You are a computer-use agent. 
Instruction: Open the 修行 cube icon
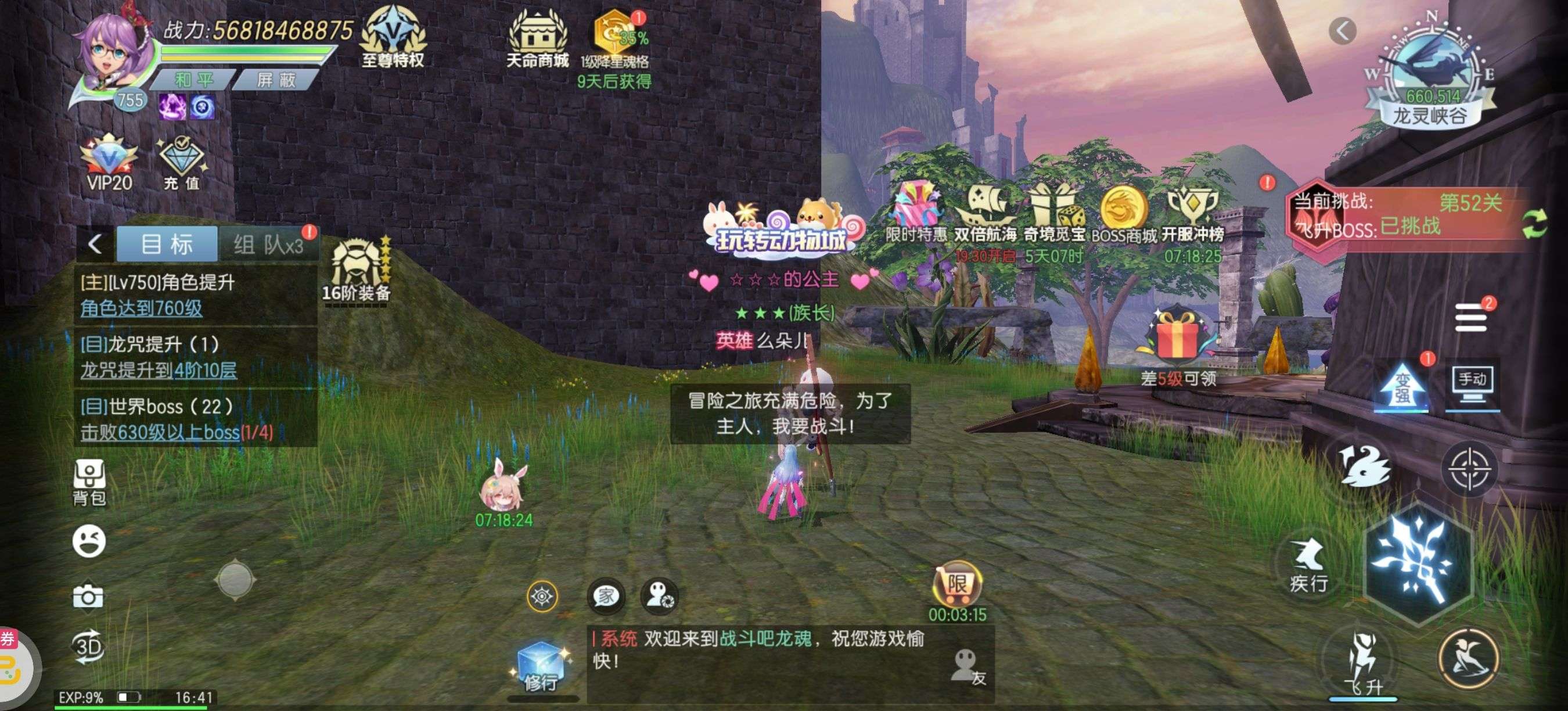[540, 668]
